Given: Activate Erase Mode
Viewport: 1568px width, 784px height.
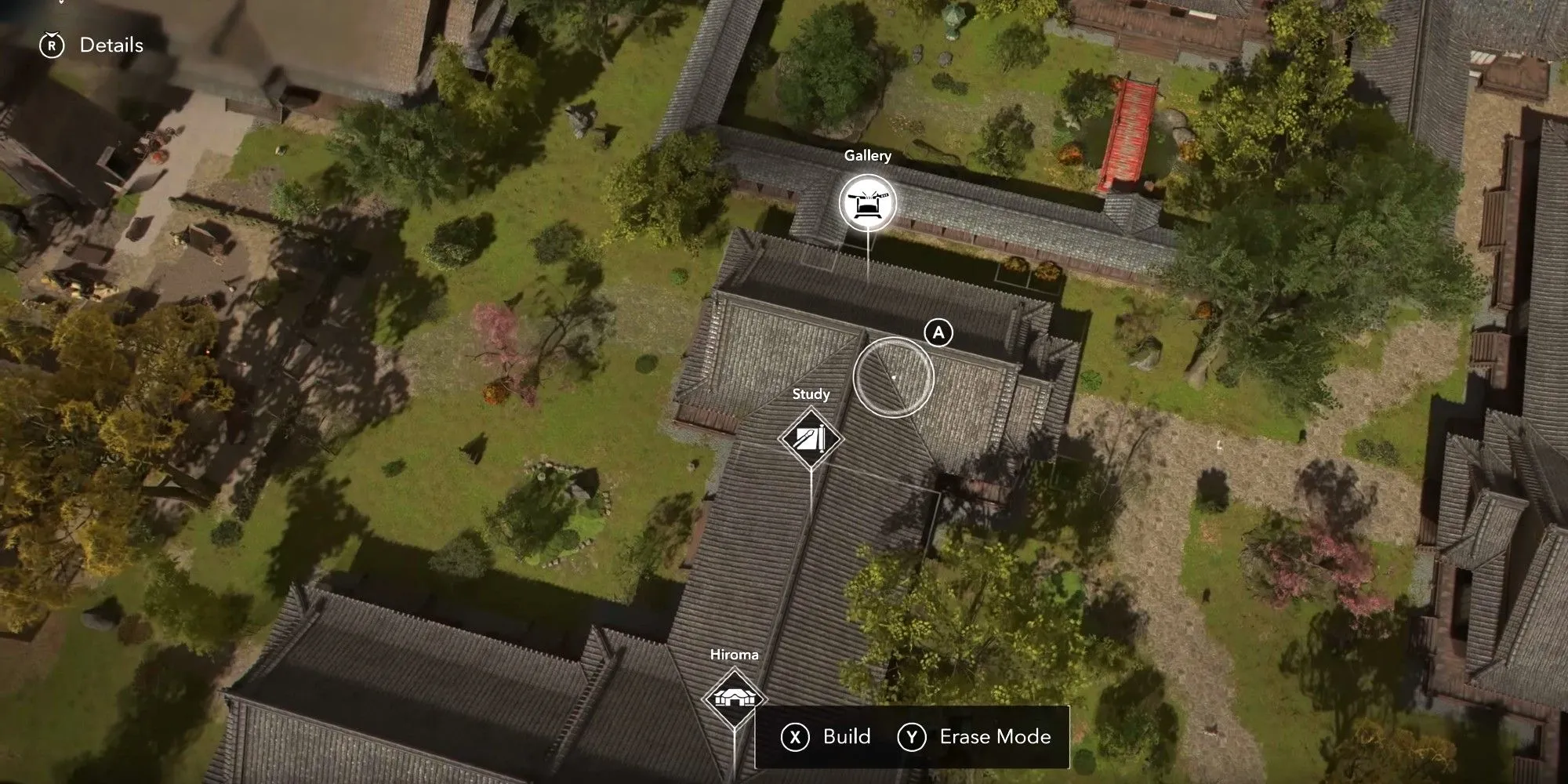Looking at the screenshot, I should click(975, 737).
